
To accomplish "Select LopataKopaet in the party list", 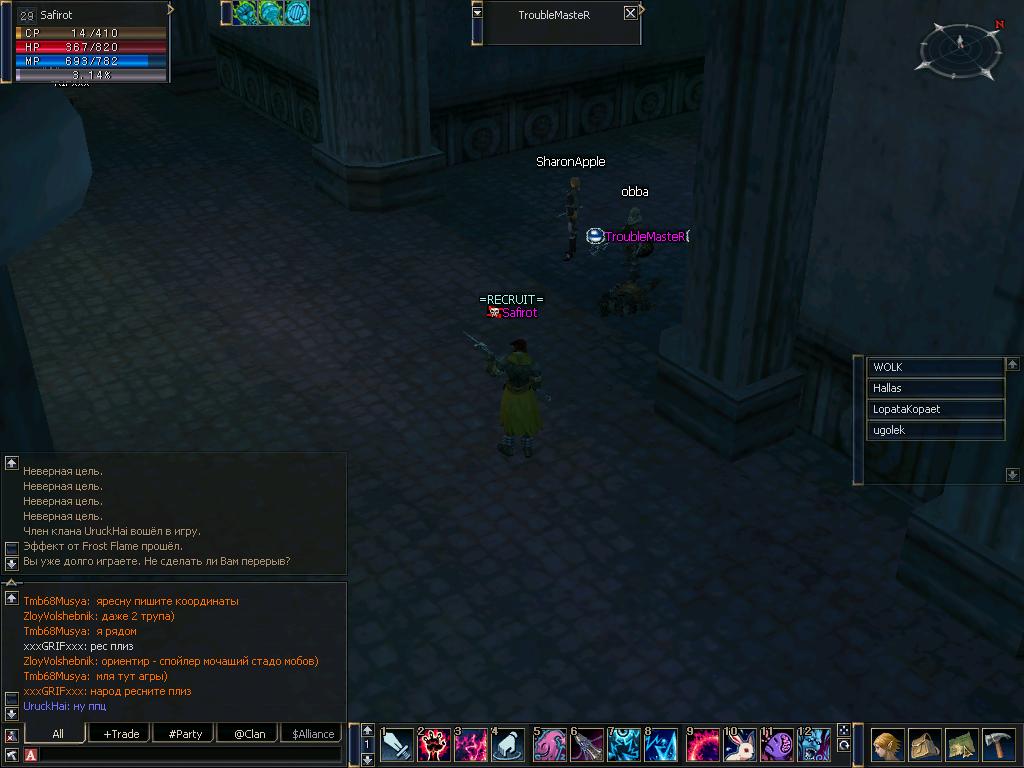I will (x=934, y=409).
